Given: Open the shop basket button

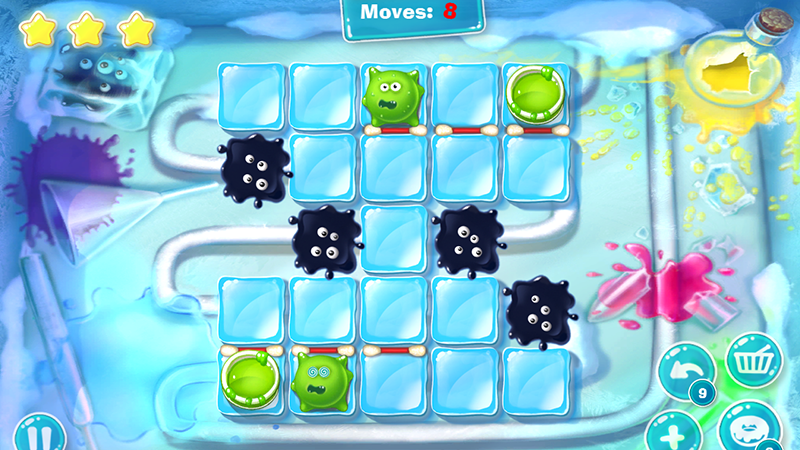Looking at the screenshot, I should (753, 361).
